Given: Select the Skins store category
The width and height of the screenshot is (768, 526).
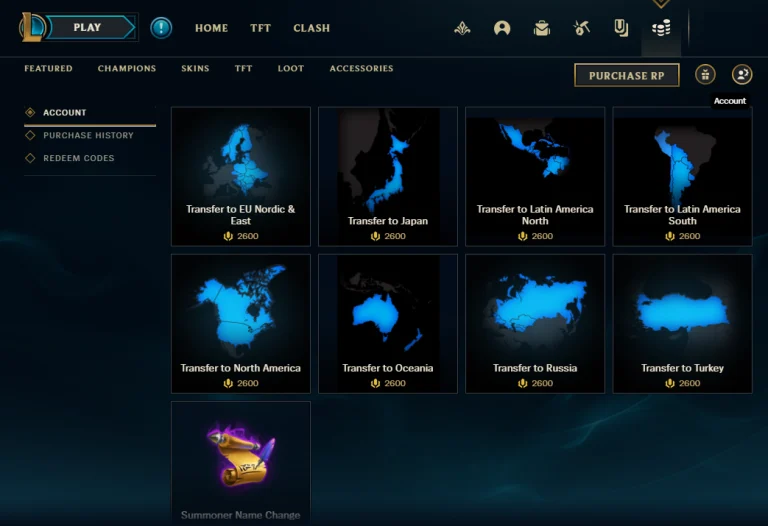Looking at the screenshot, I should click(x=195, y=69).
